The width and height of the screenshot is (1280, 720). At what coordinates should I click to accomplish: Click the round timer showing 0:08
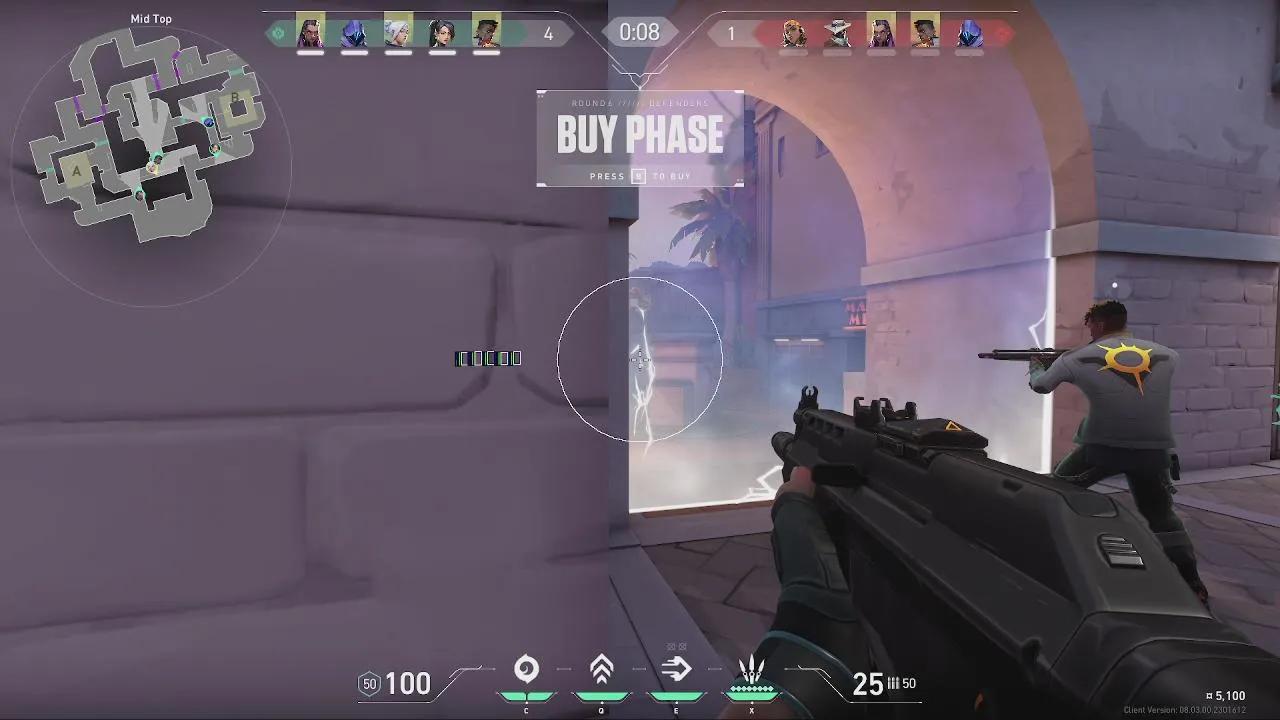coord(640,31)
